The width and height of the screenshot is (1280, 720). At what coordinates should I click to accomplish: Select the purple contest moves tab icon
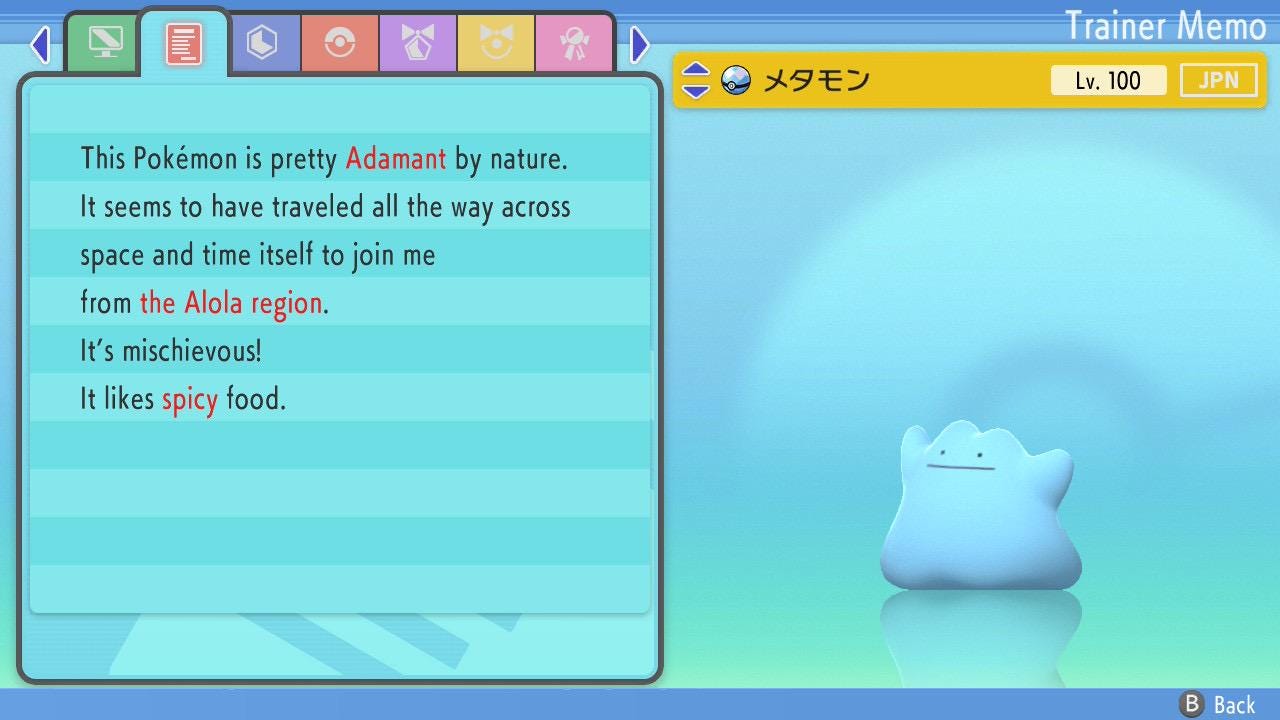coord(418,42)
